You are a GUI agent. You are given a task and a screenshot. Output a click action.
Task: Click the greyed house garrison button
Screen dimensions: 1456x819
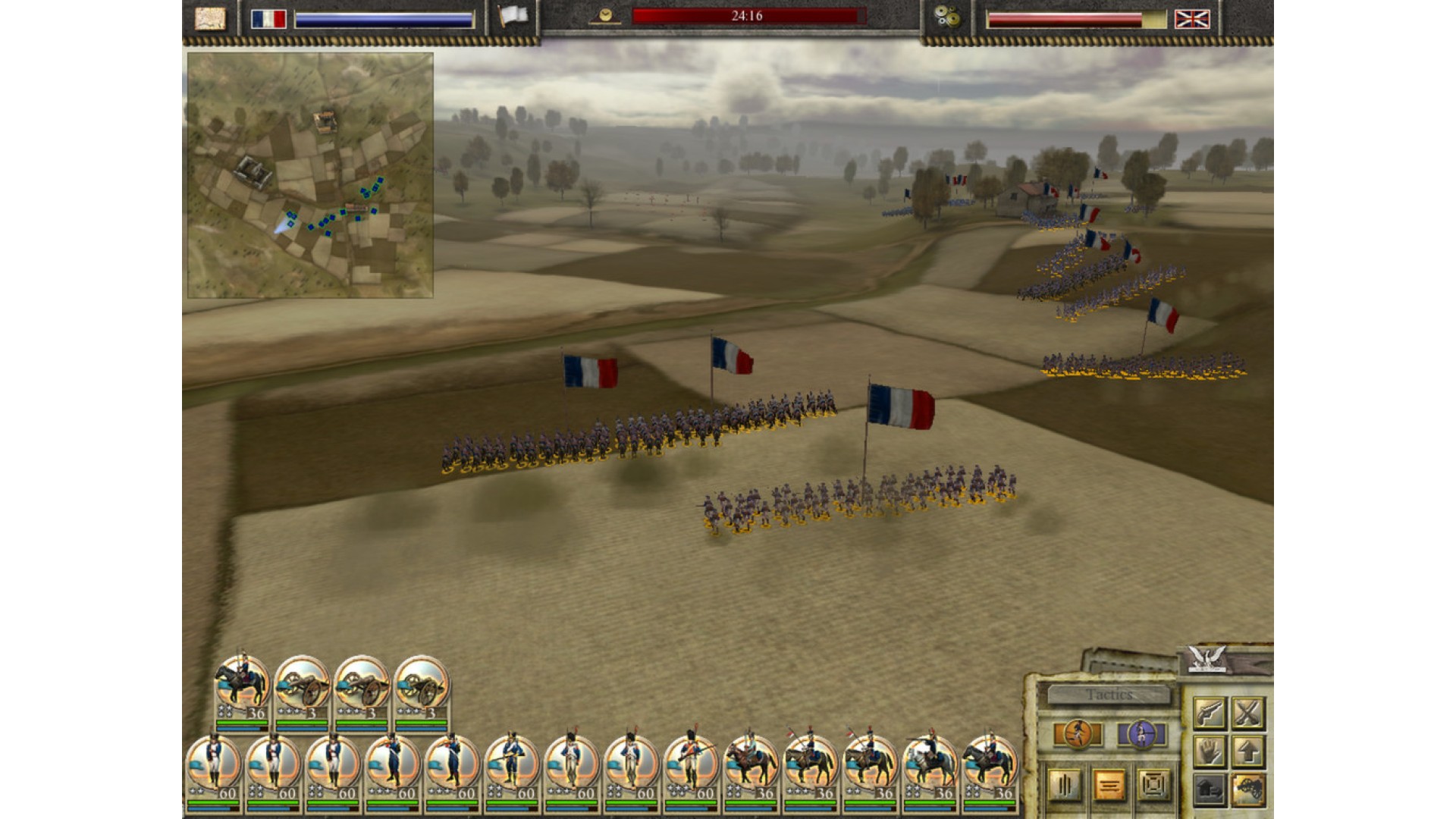point(1210,790)
